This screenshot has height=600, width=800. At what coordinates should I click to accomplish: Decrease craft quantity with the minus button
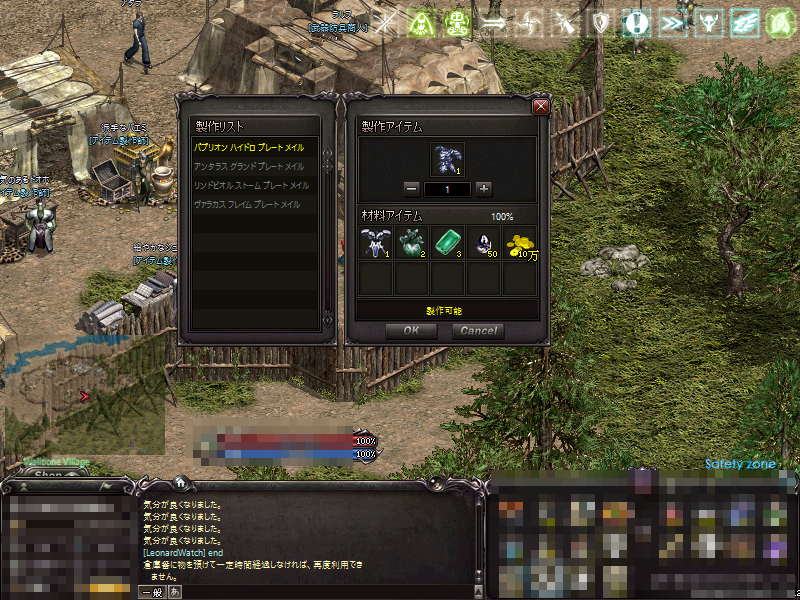(x=412, y=188)
